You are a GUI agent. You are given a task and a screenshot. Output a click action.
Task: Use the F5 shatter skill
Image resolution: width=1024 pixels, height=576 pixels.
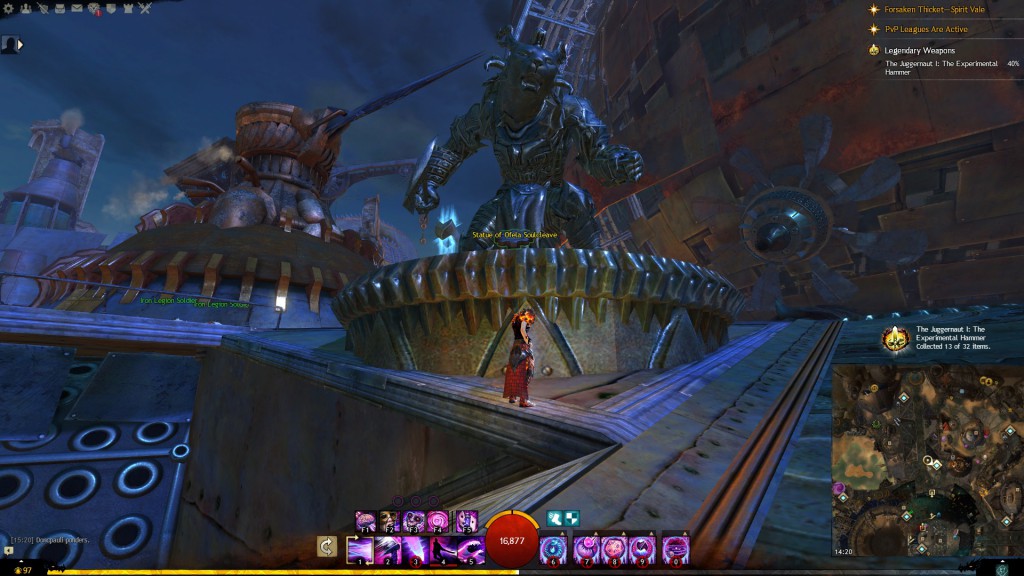[x=466, y=521]
